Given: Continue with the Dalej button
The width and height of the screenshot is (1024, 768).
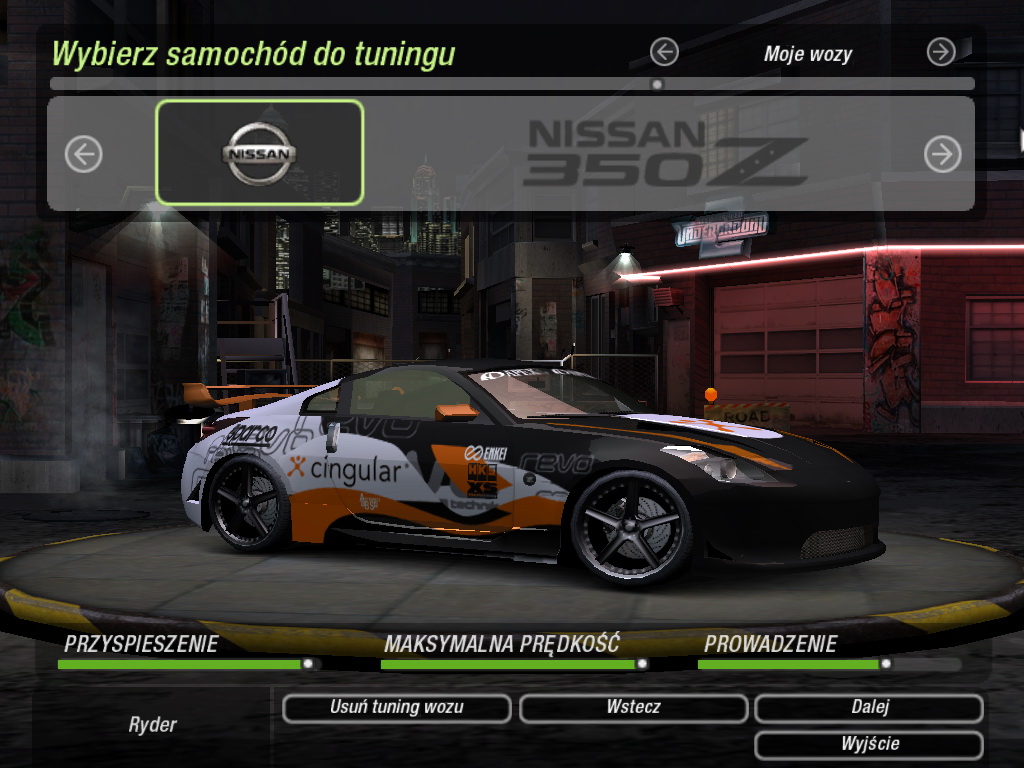Looking at the screenshot, I should tap(869, 708).
